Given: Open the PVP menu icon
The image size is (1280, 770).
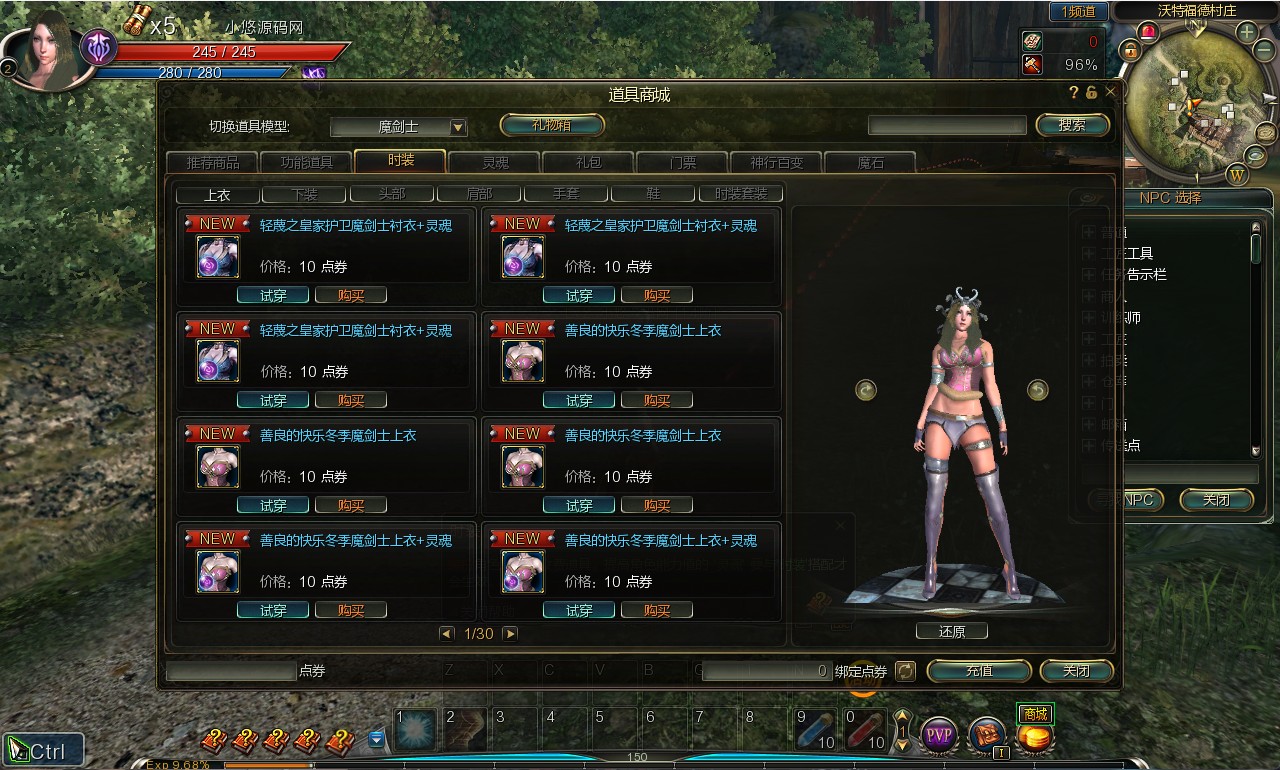Looking at the screenshot, I should [x=939, y=736].
